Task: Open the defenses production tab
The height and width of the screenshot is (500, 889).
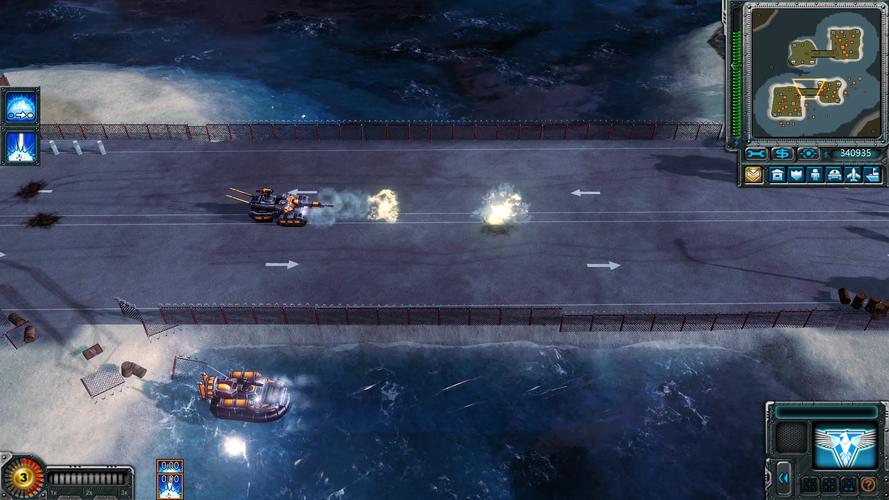Action: 797,175
